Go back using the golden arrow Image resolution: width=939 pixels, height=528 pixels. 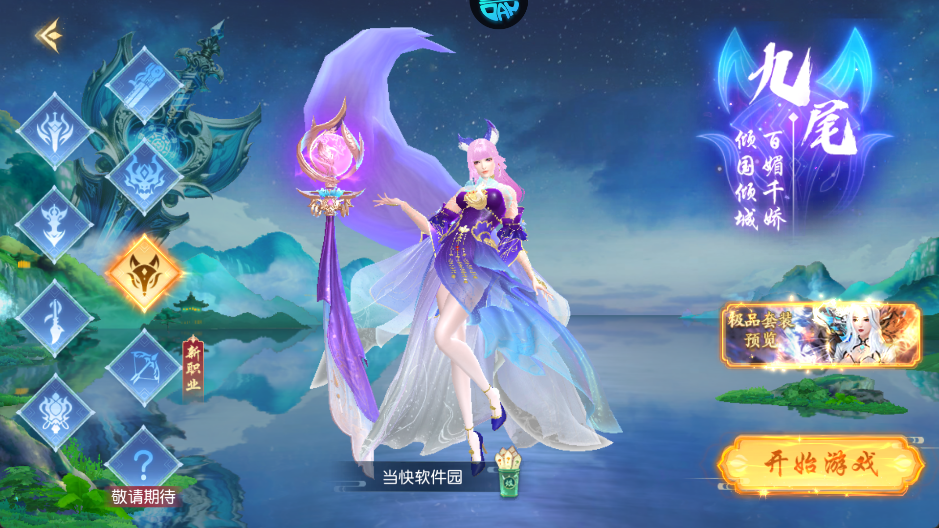(x=48, y=36)
